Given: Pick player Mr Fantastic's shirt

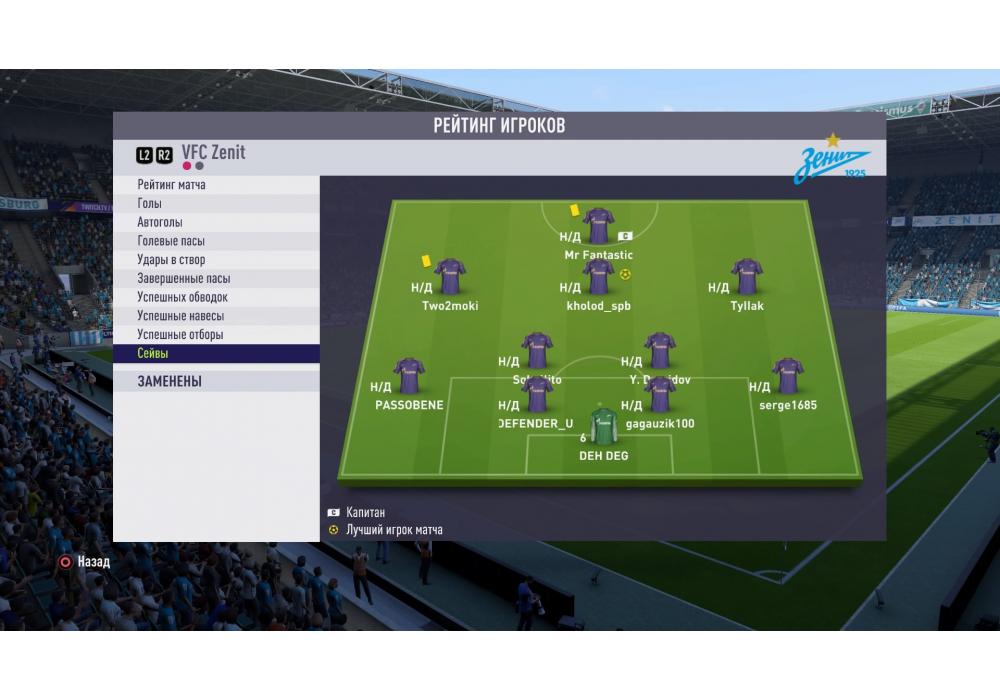Looking at the screenshot, I should pyautogui.click(x=598, y=225).
